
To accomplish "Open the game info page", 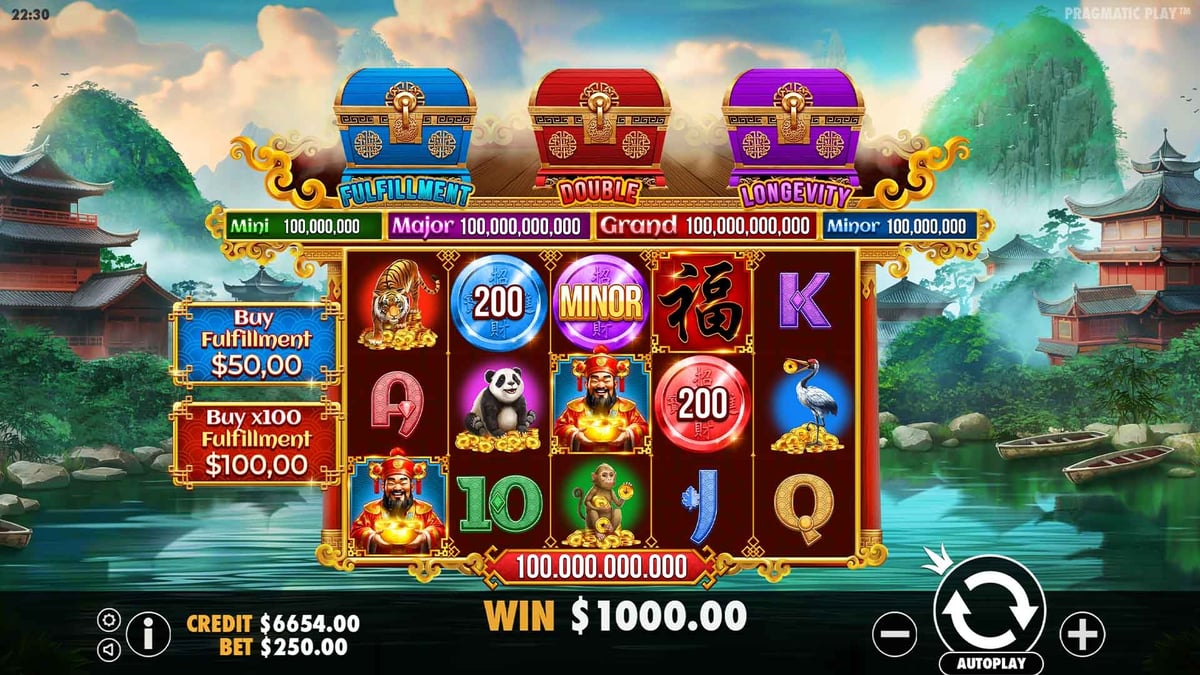I will (x=149, y=634).
